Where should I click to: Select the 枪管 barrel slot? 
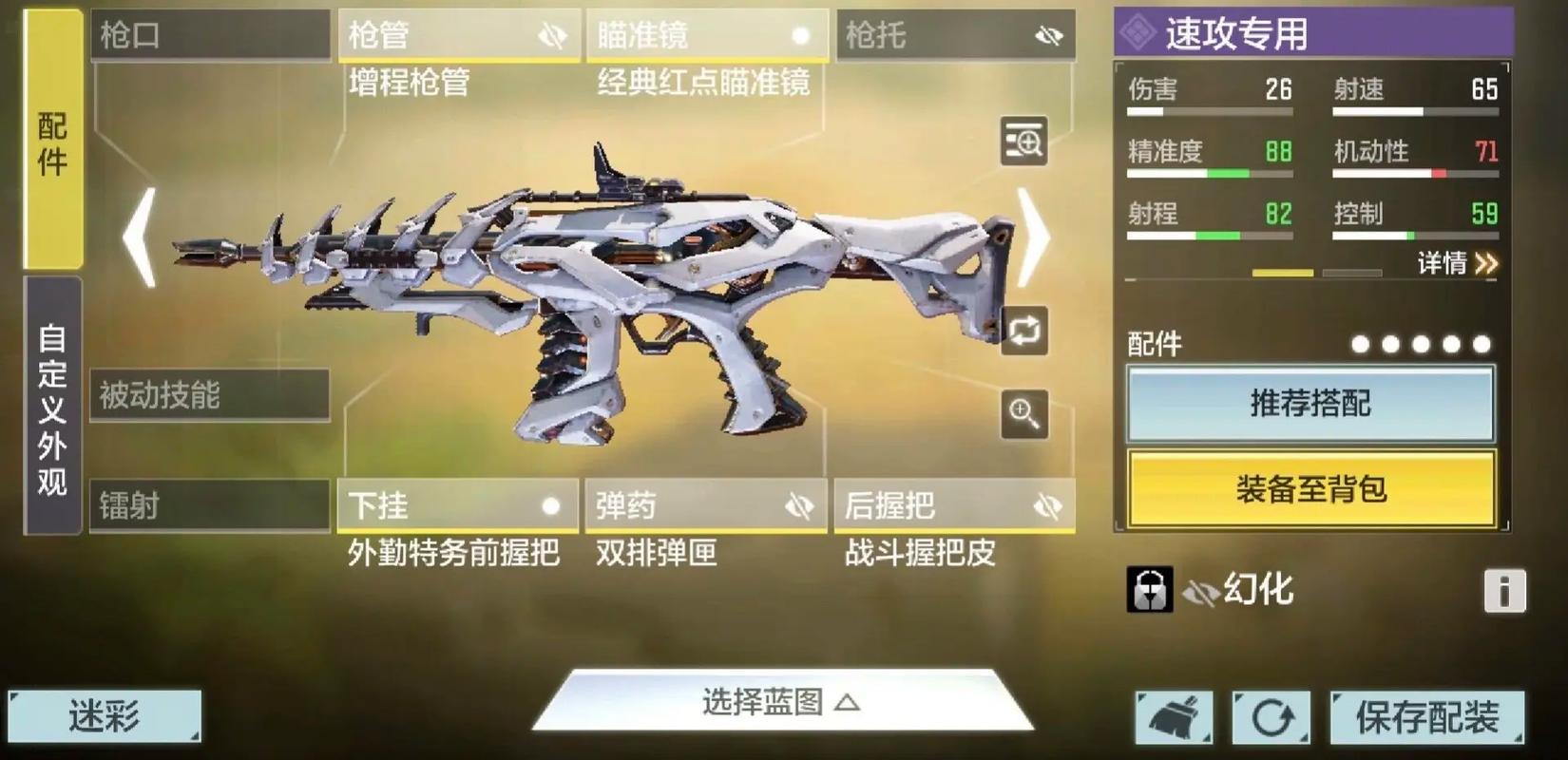click(458, 36)
